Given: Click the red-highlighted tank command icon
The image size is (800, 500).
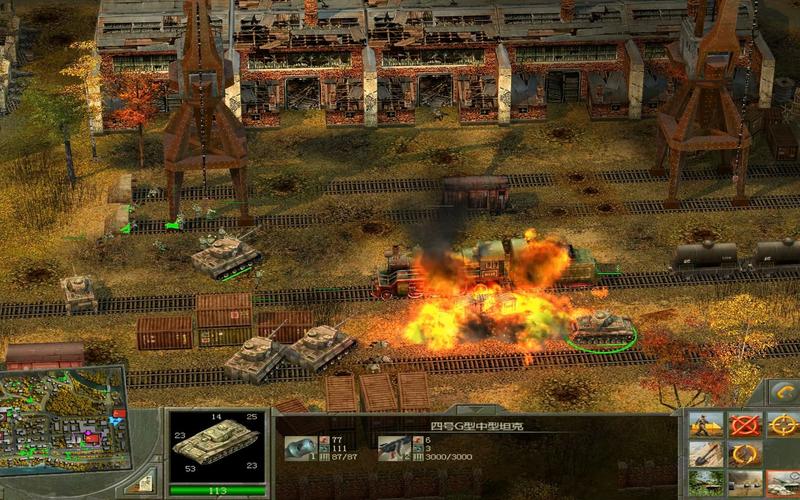Looking at the screenshot, I should tap(782, 484).
